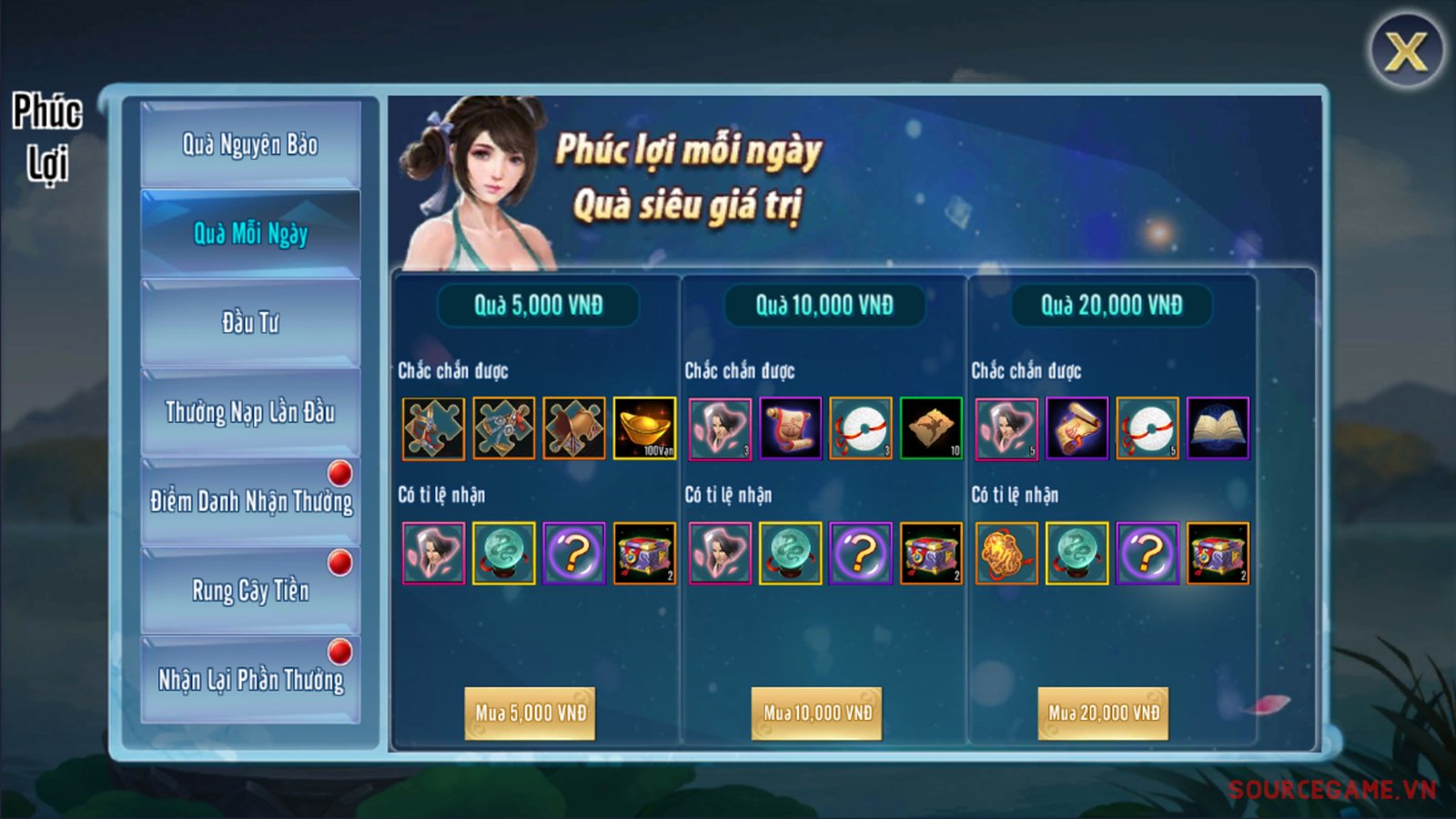1456x819 pixels.
Task: Open Thưởng Nạp Lần Đầu tab
Action: 250,412
